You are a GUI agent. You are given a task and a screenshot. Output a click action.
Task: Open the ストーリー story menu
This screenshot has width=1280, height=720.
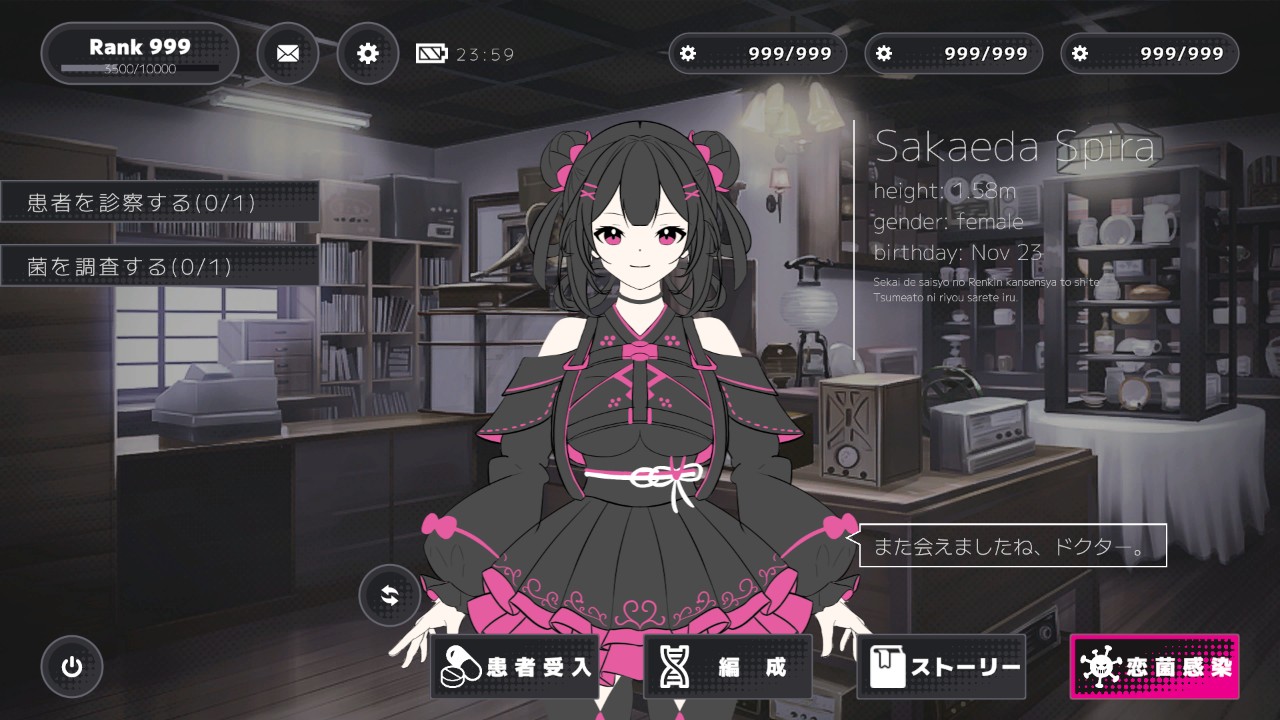pos(941,667)
